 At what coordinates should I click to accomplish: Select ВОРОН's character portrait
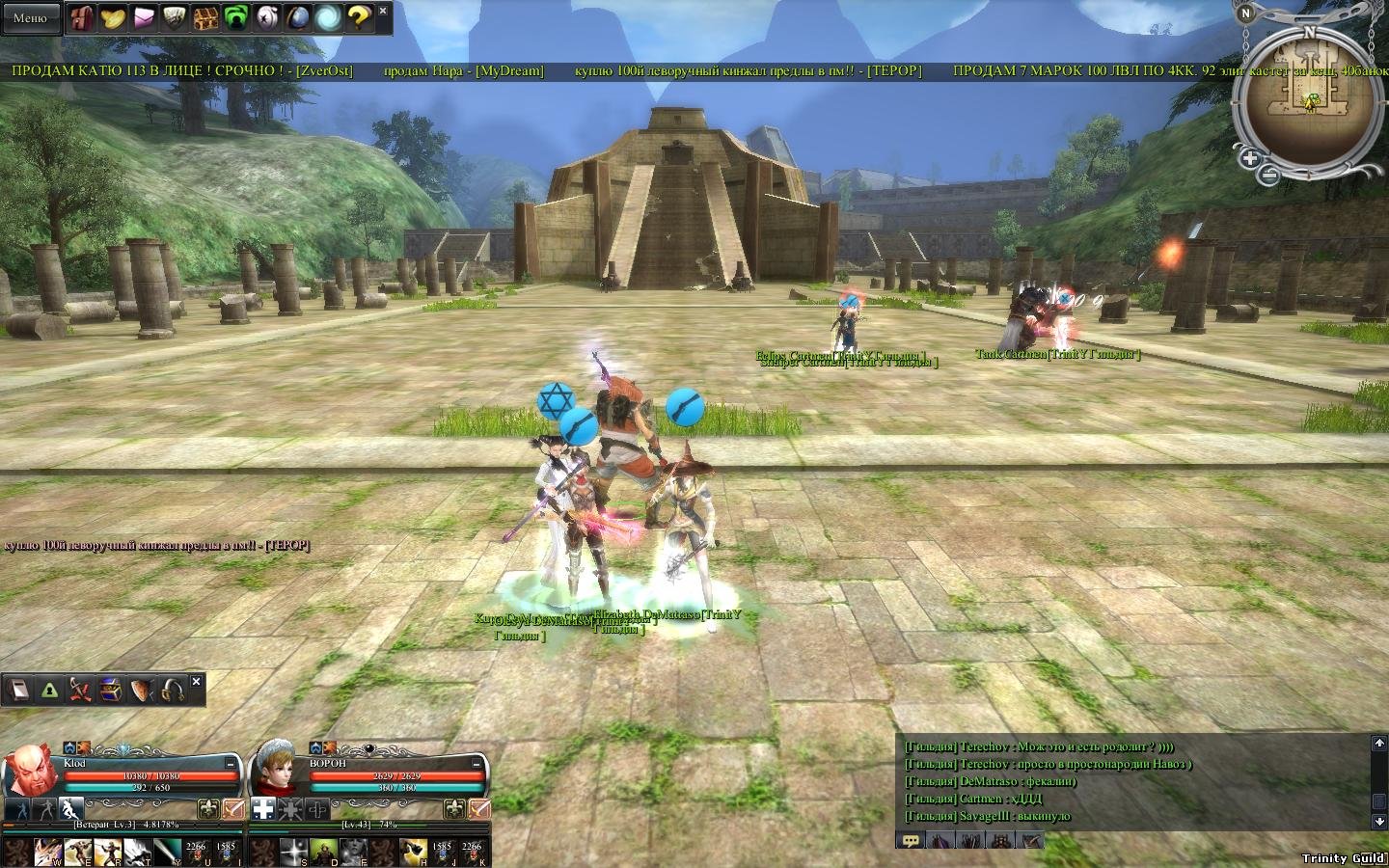click(277, 772)
